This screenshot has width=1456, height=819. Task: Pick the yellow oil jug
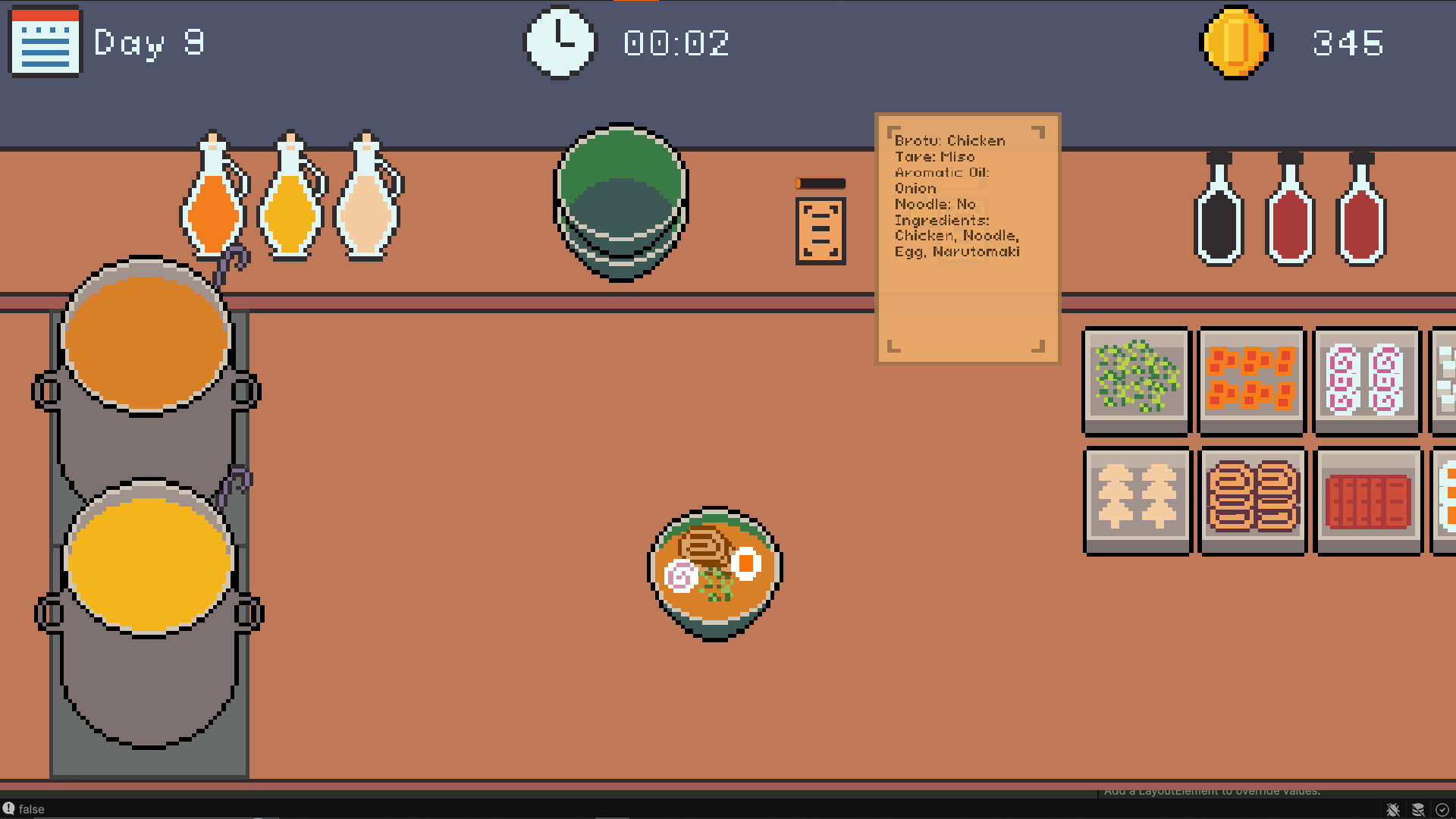tap(293, 212)
